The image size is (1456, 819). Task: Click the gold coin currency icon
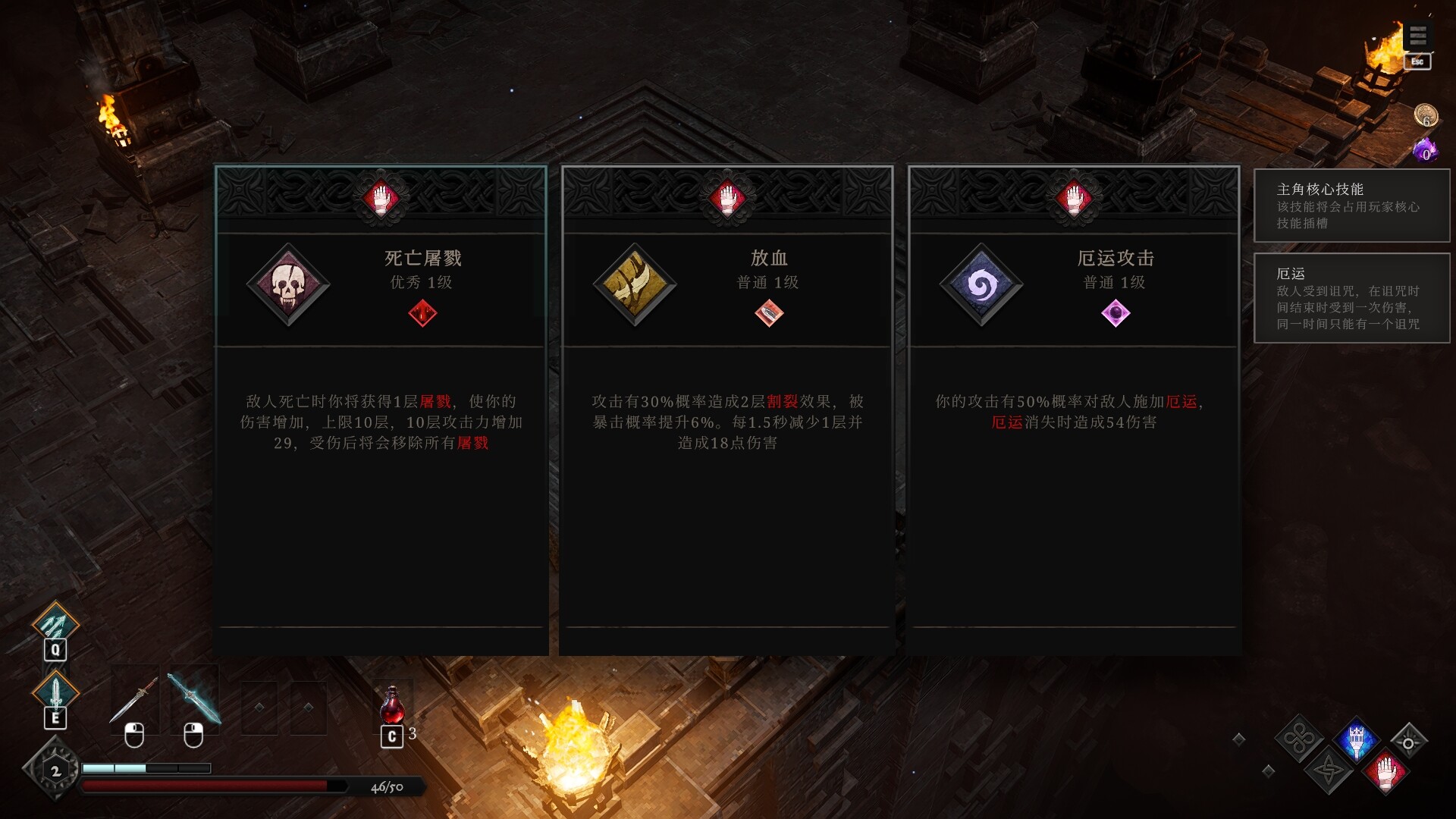tap(1426, 116)
